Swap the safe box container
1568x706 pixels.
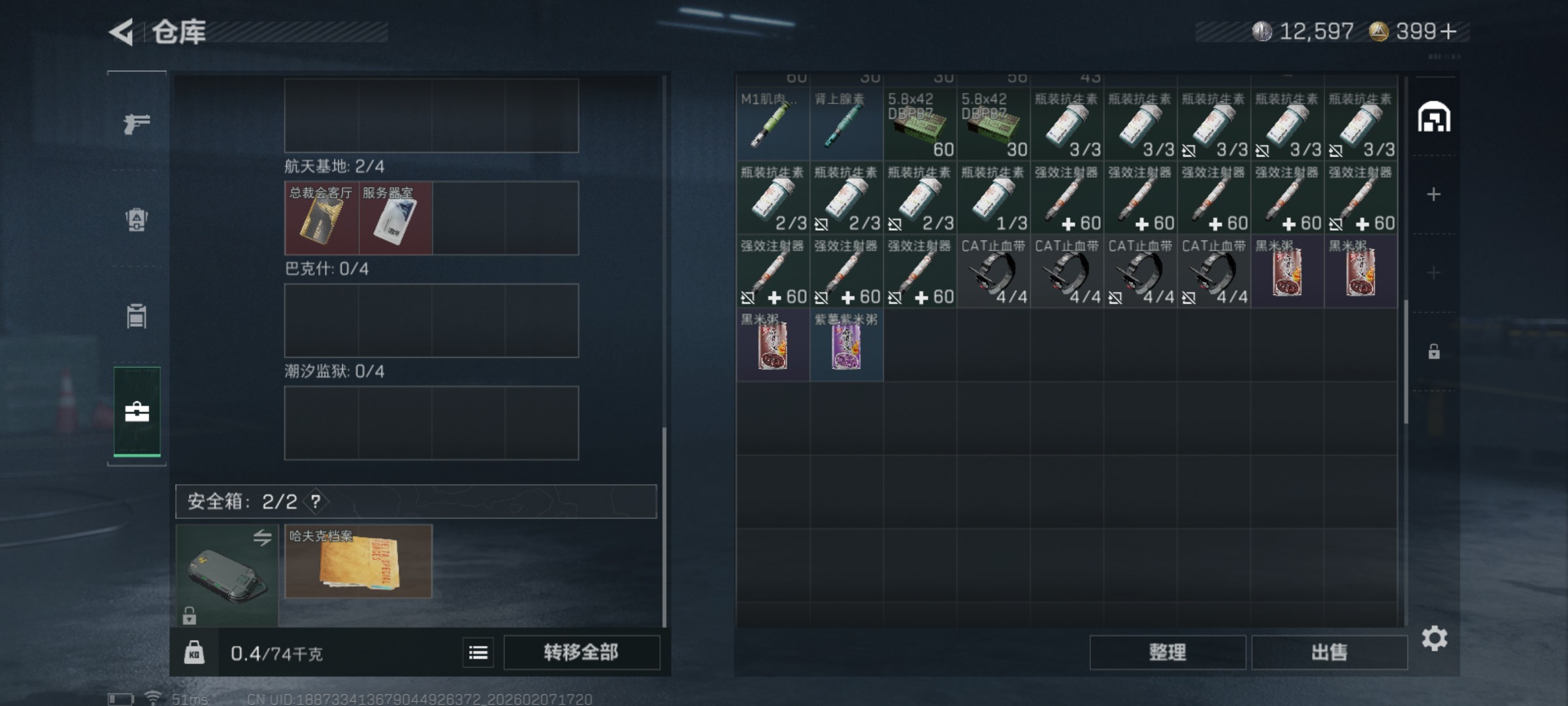pos(262,538)
